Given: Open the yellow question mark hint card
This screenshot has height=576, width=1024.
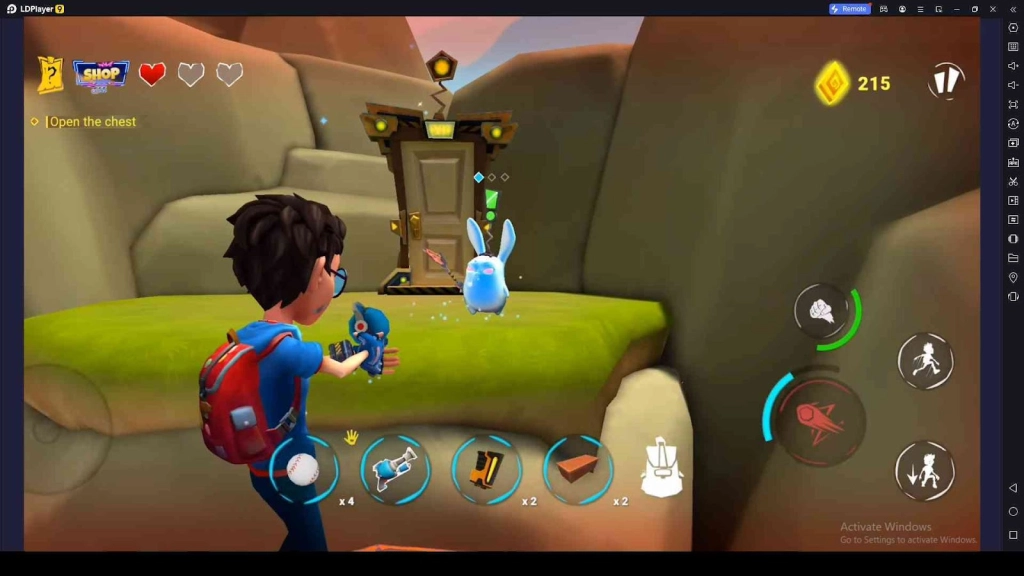Looking at the screenshot, I should coord(50,75).
